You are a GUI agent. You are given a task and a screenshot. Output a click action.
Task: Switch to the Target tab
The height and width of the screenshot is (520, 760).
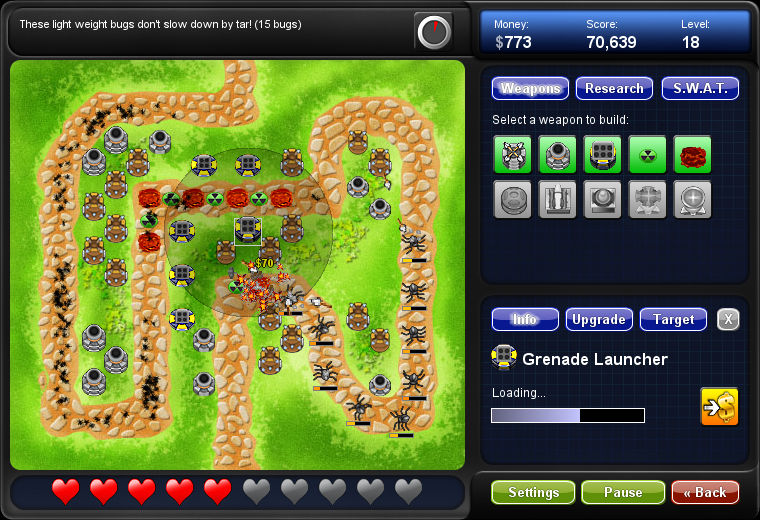pyautogui.click(x=673, y=320)
